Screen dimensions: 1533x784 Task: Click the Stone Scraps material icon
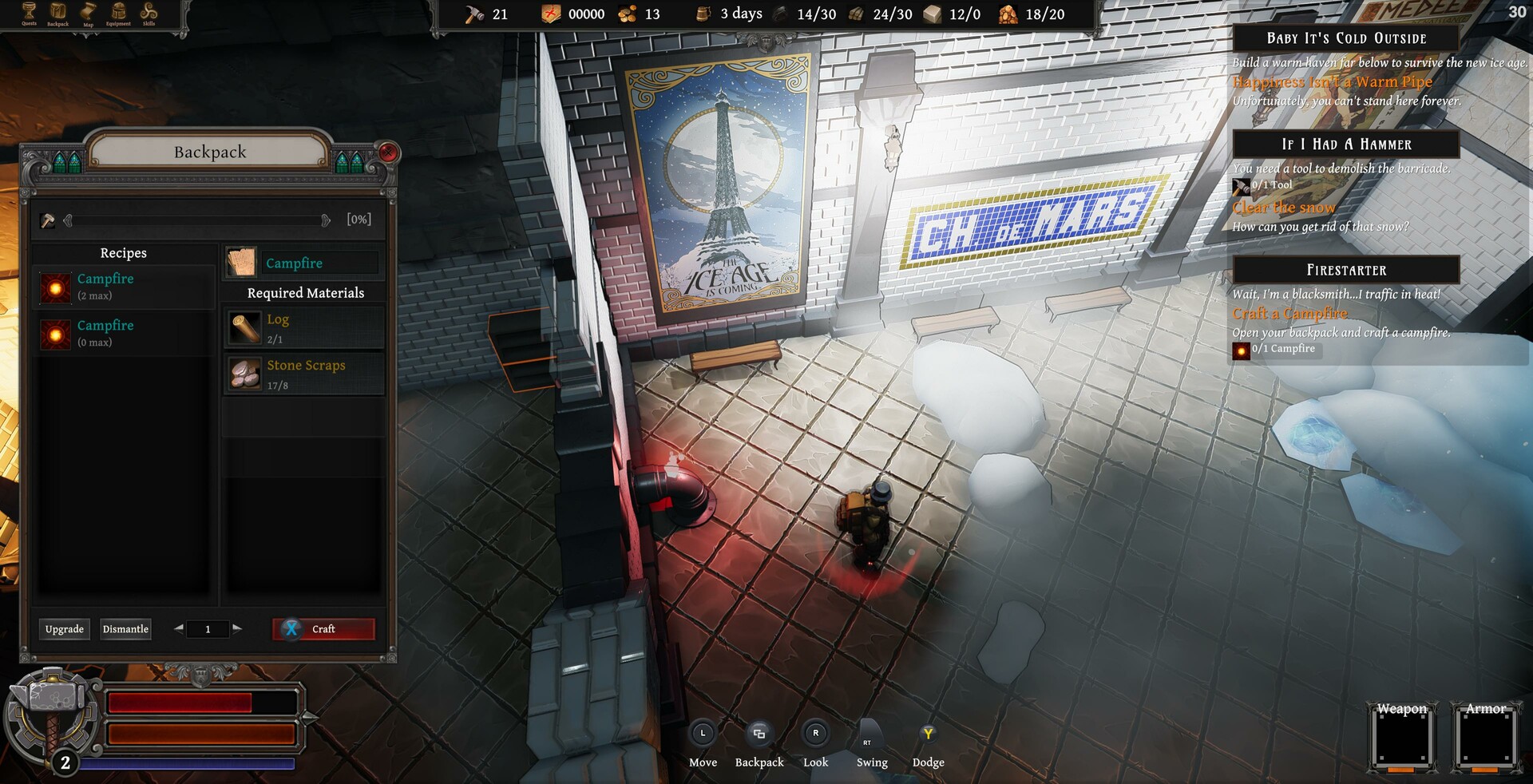click(245, 373)
